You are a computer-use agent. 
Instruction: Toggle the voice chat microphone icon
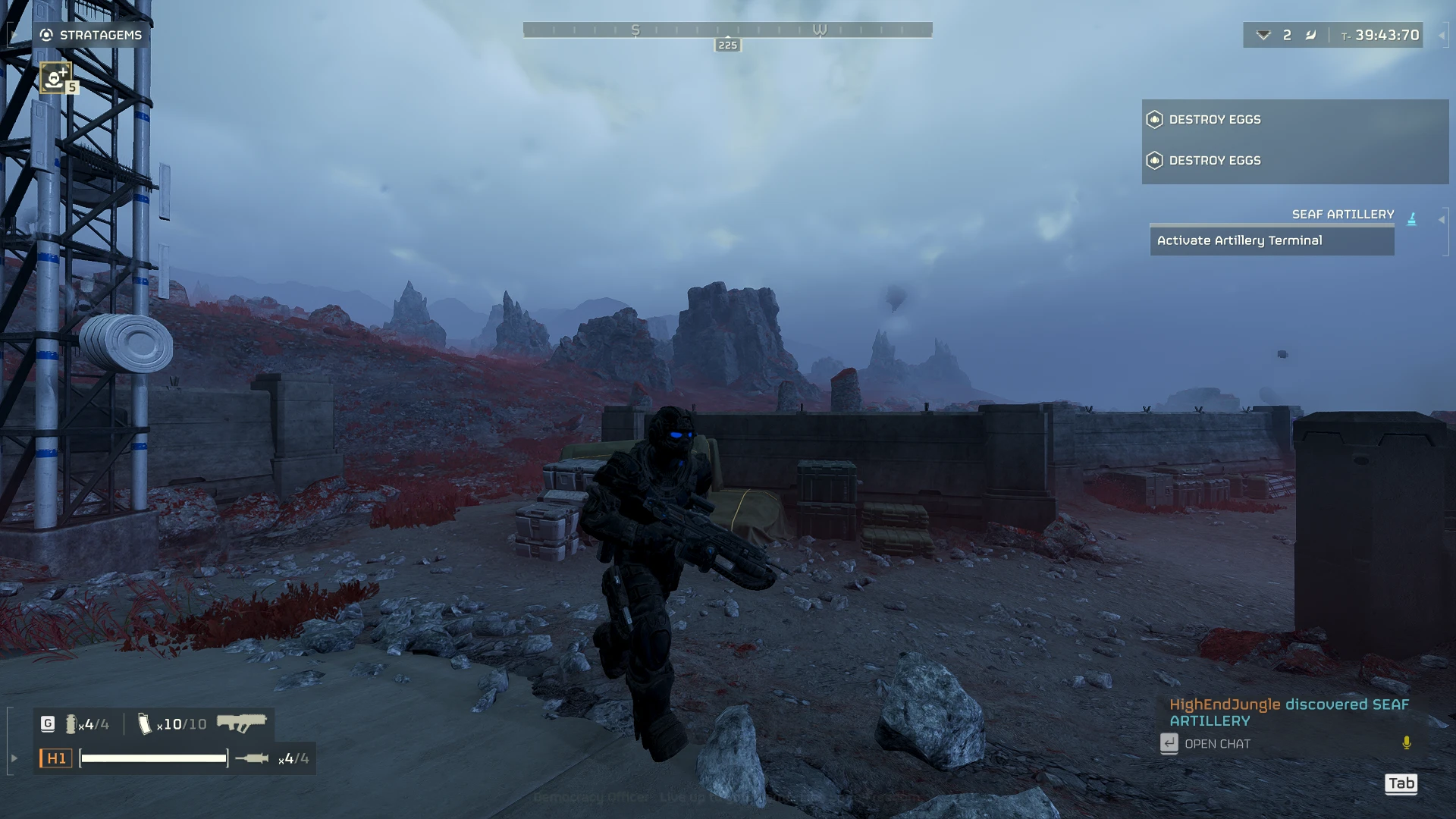1407,743
